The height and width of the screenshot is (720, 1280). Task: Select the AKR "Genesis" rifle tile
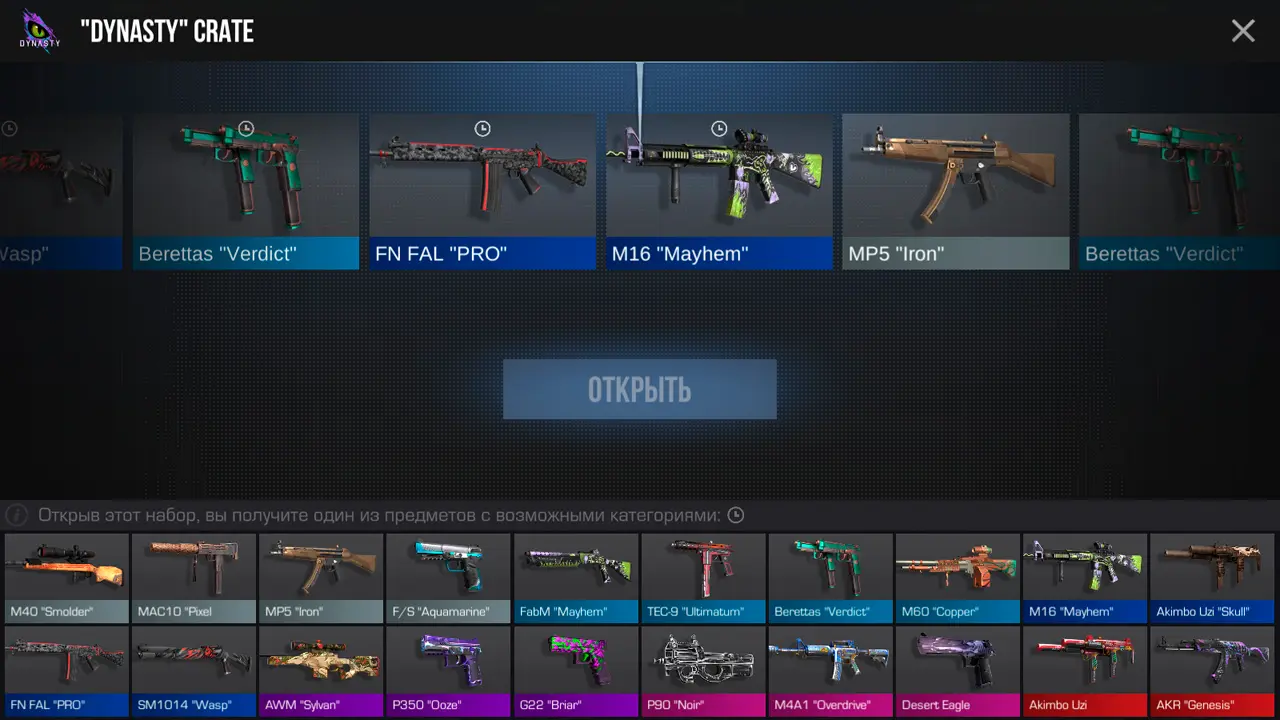coord(1212,671)
